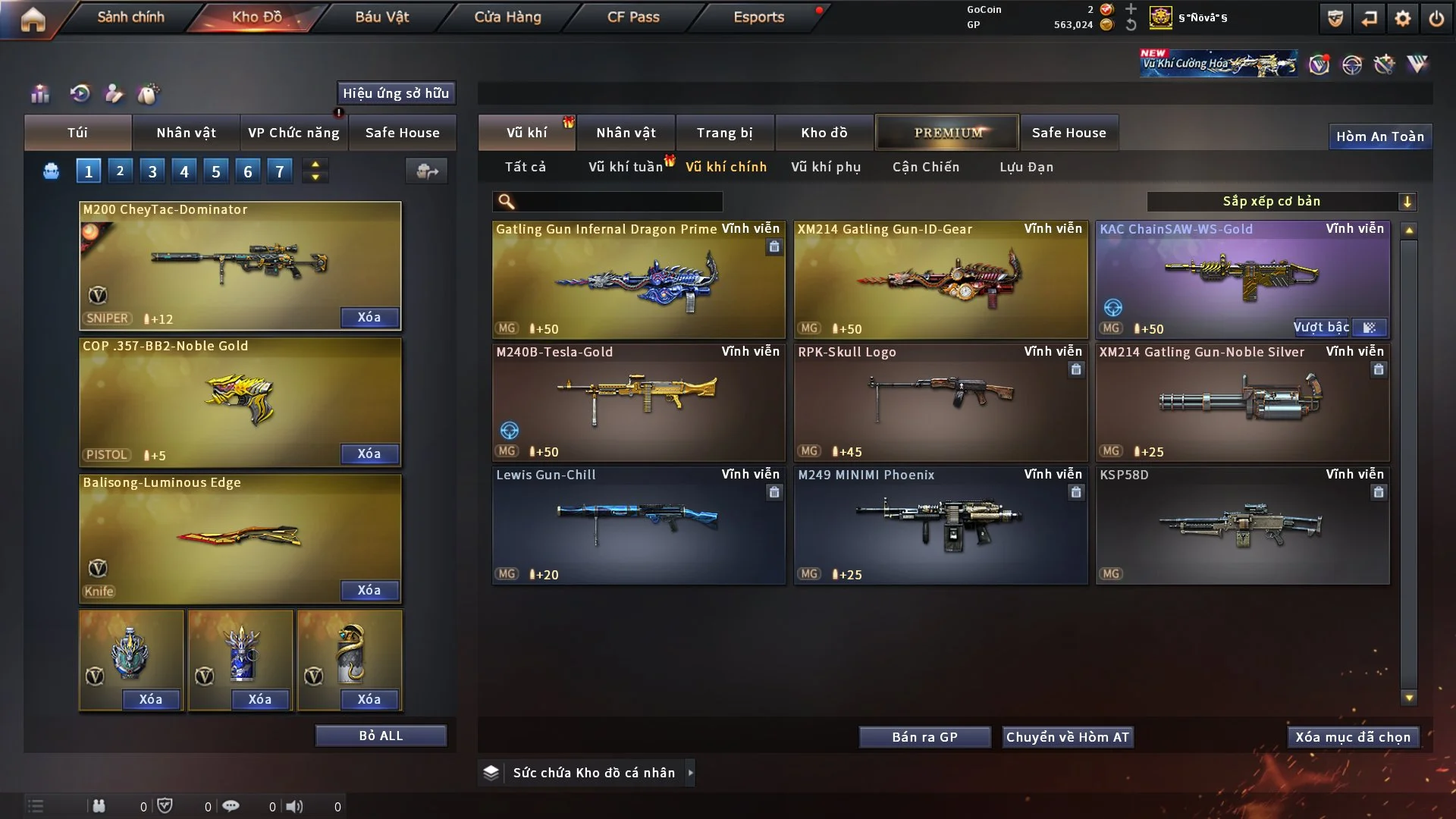Open the Sắp xếp cơ bản sort dropdown

(1281, 201)
